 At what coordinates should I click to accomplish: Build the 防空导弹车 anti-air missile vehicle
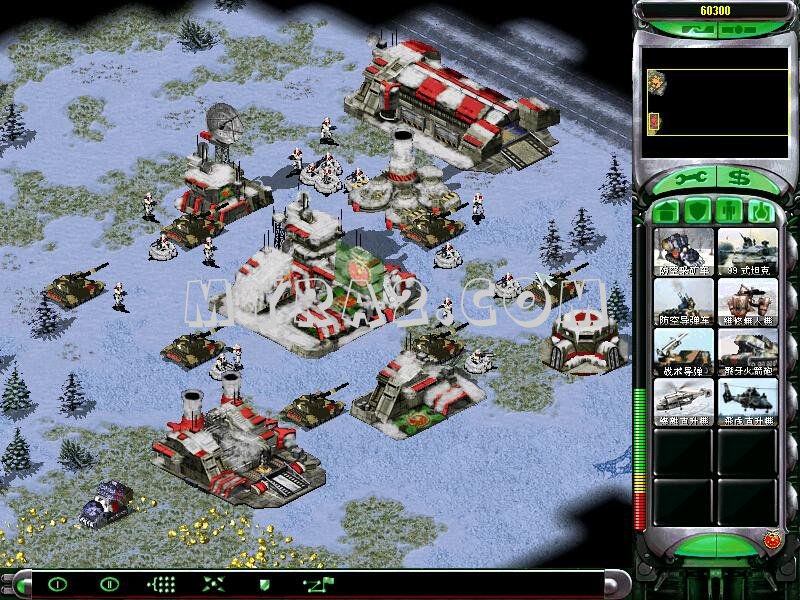click(x=684, y=302)
